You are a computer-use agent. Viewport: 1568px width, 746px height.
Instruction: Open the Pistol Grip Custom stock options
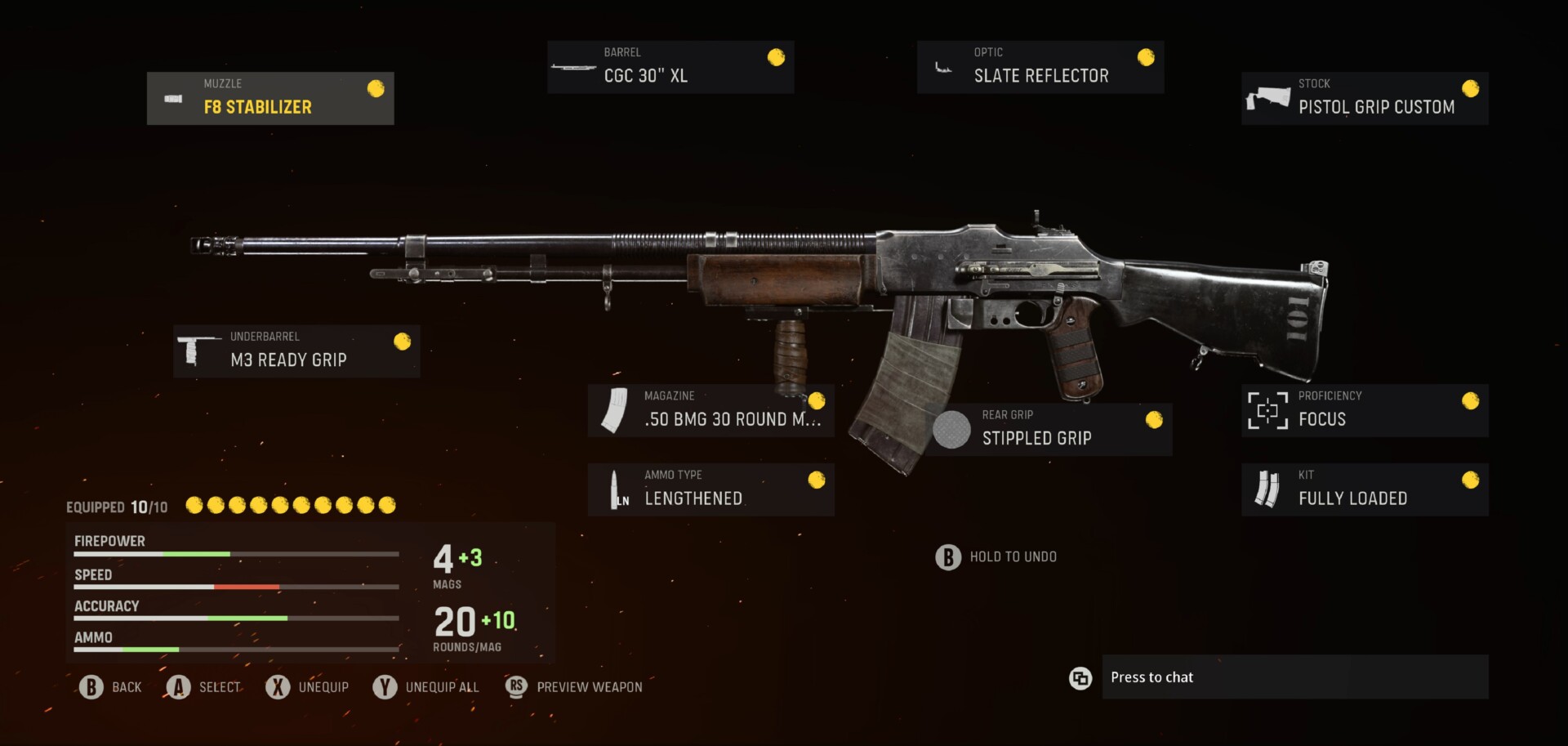1364,98
